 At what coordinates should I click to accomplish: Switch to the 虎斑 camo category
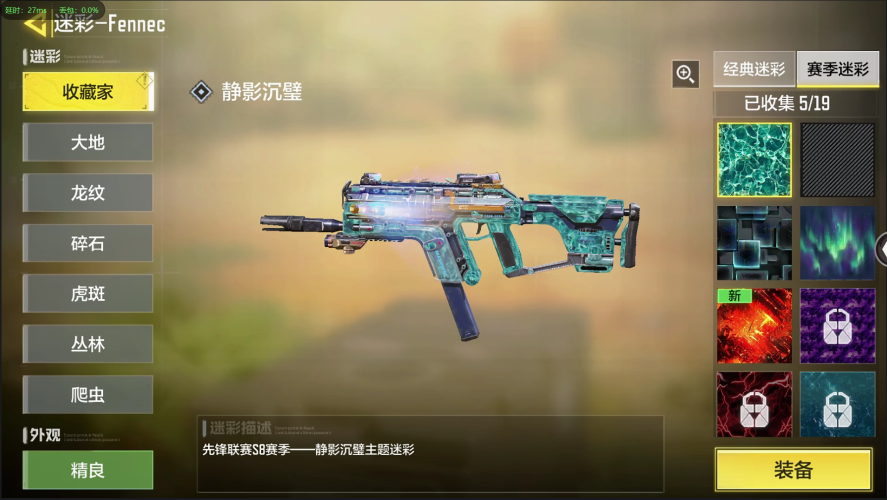pos(88,294)
